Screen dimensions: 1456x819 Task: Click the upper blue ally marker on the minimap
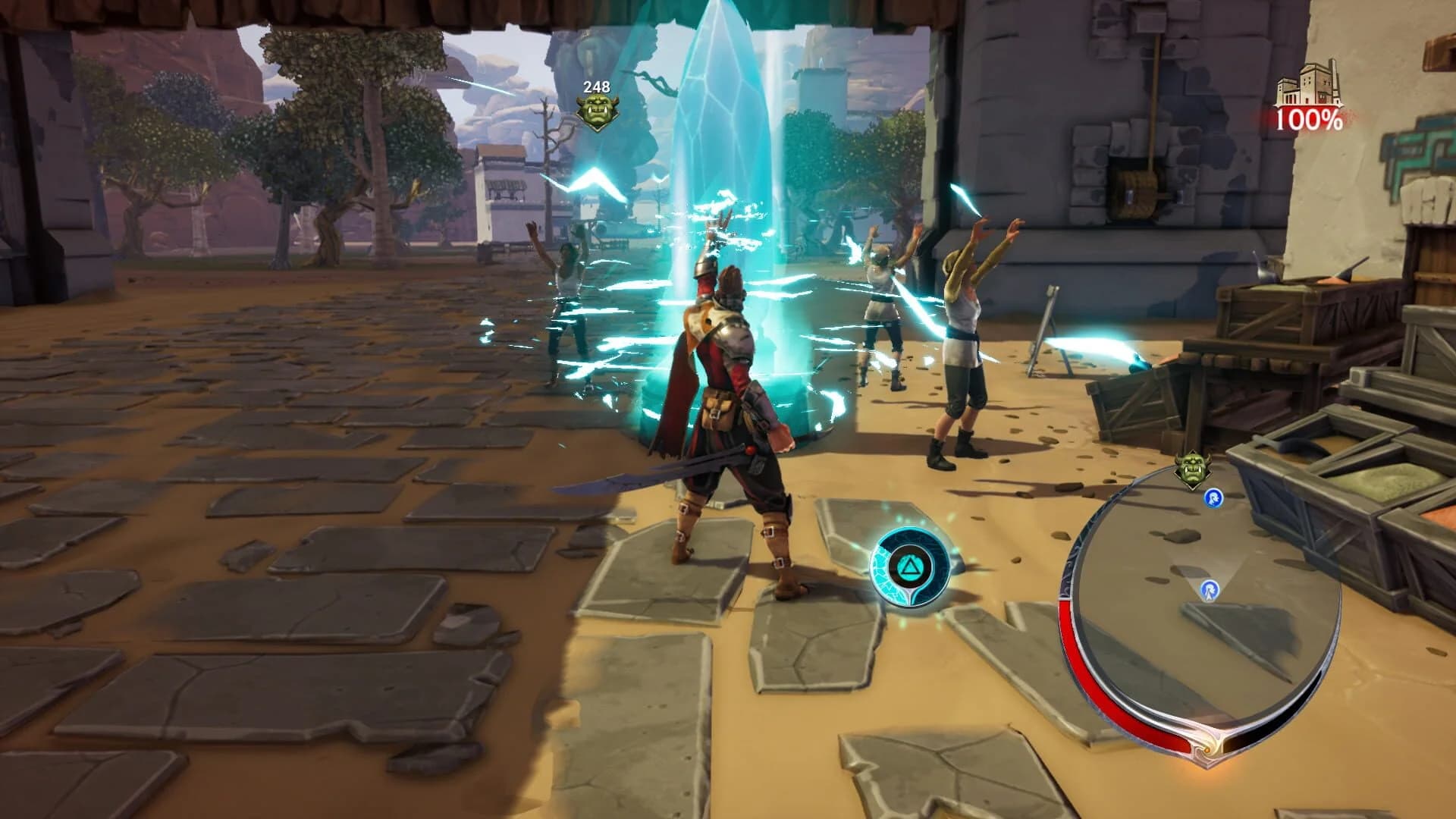pos(1213,497)
